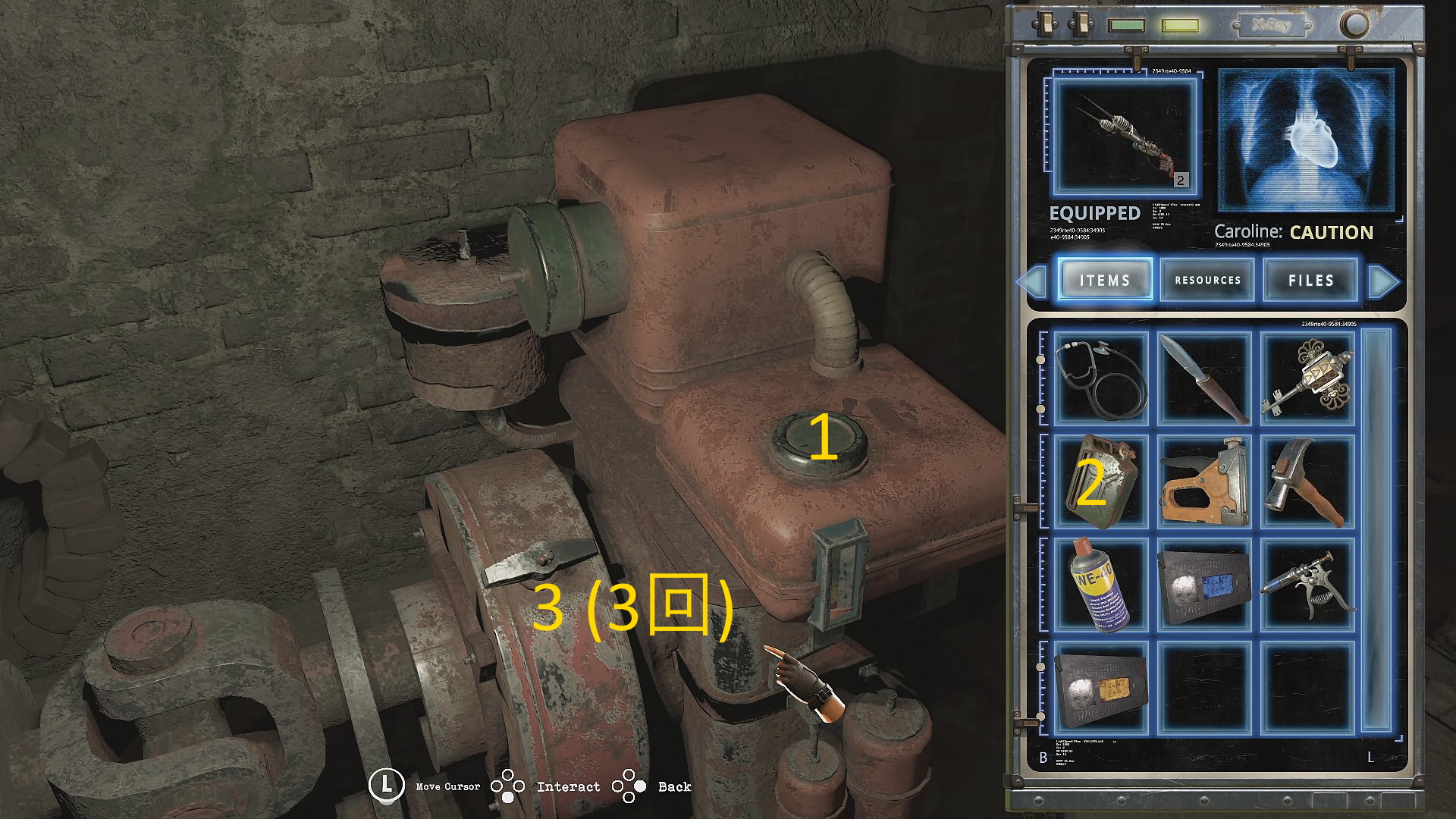The image size is (1456, 819).
Task: Pick the green fuel canister slot
Action: coord(1101,481)
